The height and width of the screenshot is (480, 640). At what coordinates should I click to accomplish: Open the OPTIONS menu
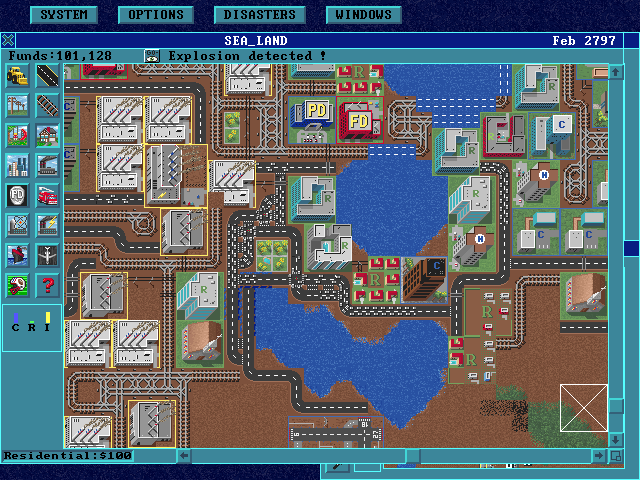tap(155, 15)
